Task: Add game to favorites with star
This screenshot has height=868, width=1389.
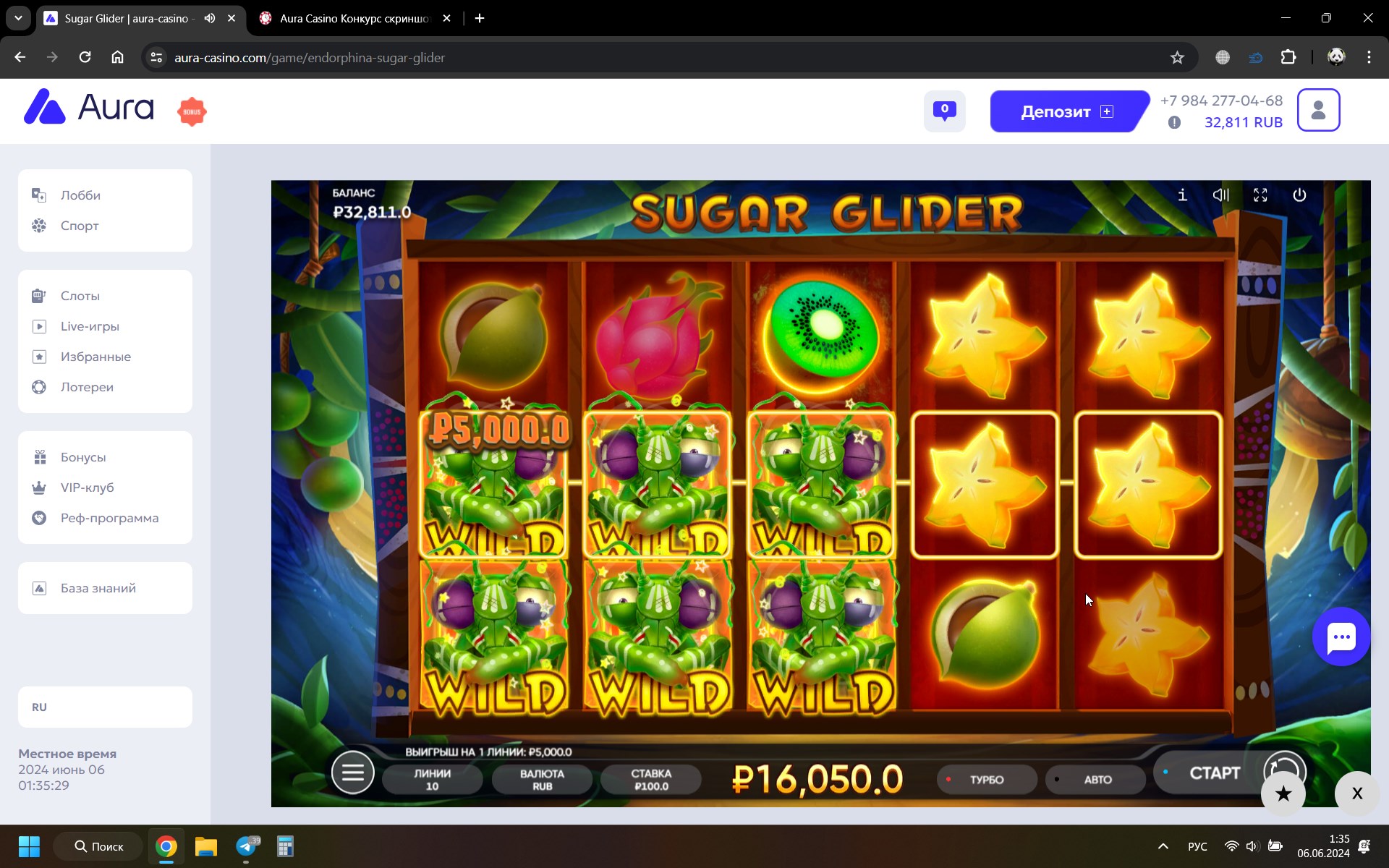Action: click(x=1283, y=793)
